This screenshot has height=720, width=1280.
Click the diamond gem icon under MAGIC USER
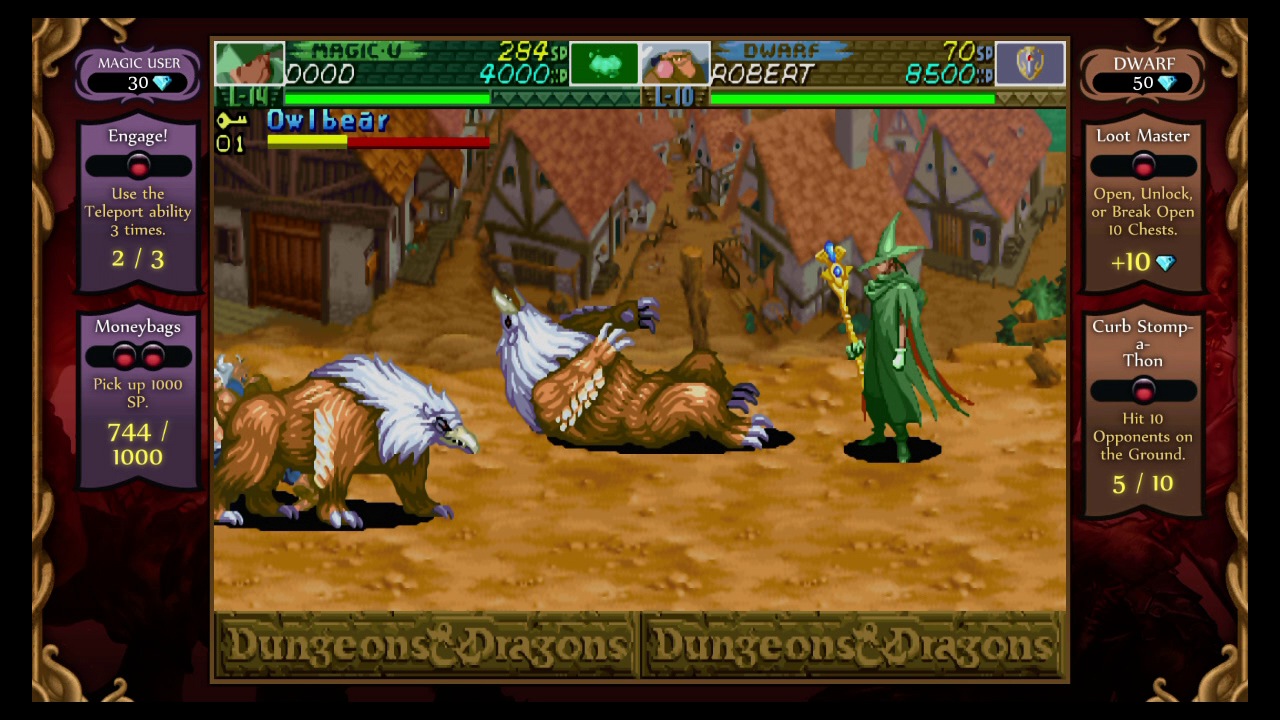pyautogui.click(x=161, y=84)
